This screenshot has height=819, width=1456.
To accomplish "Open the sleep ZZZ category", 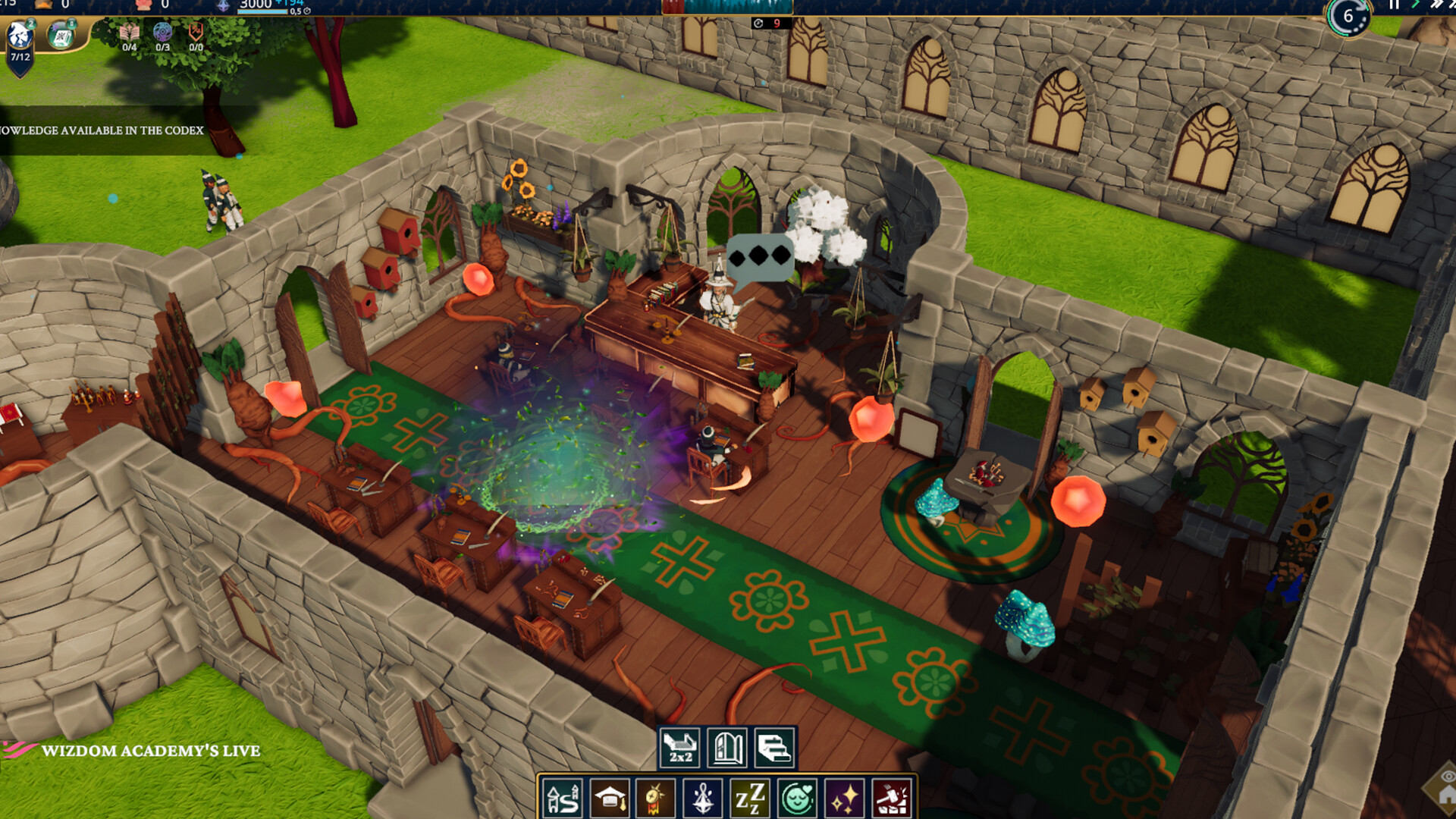I will point(751,799).
